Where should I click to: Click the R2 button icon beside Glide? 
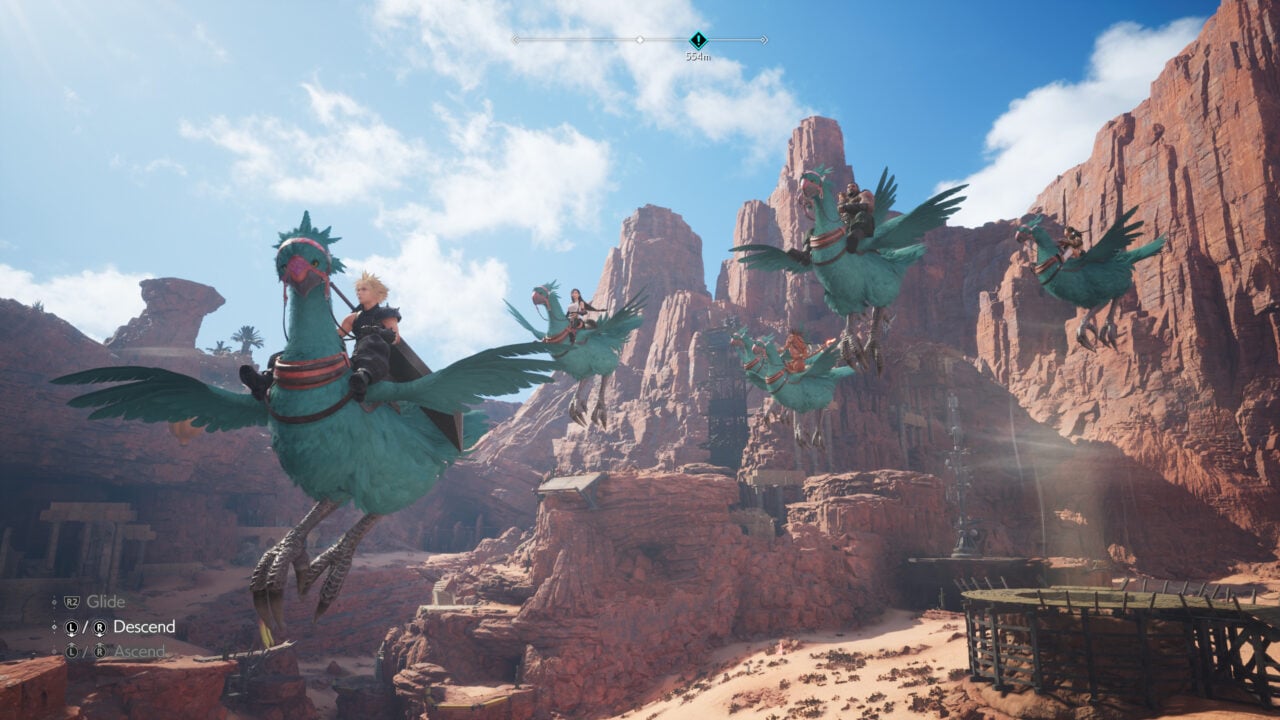72,601
